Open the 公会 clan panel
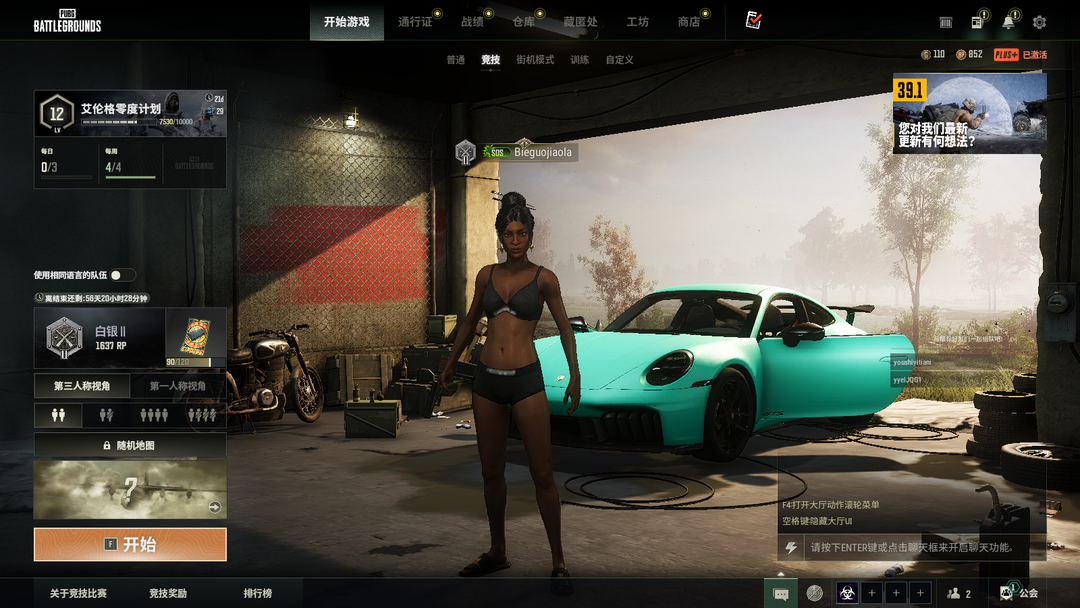 click(x=1020, y=593)
